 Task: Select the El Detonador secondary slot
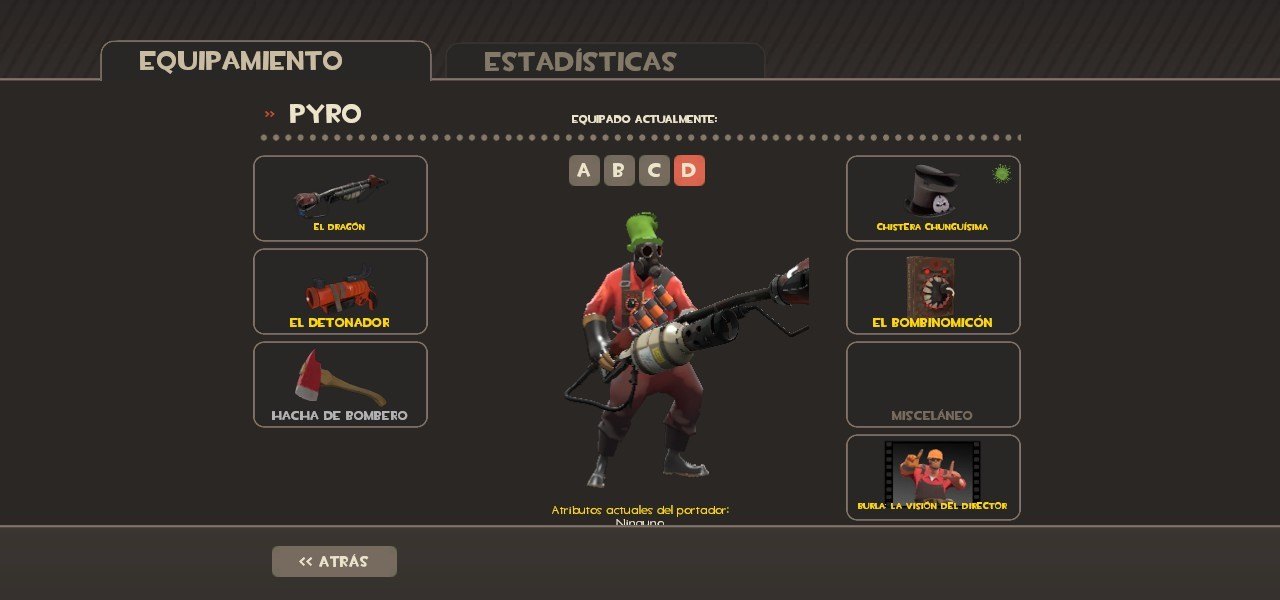340,291
